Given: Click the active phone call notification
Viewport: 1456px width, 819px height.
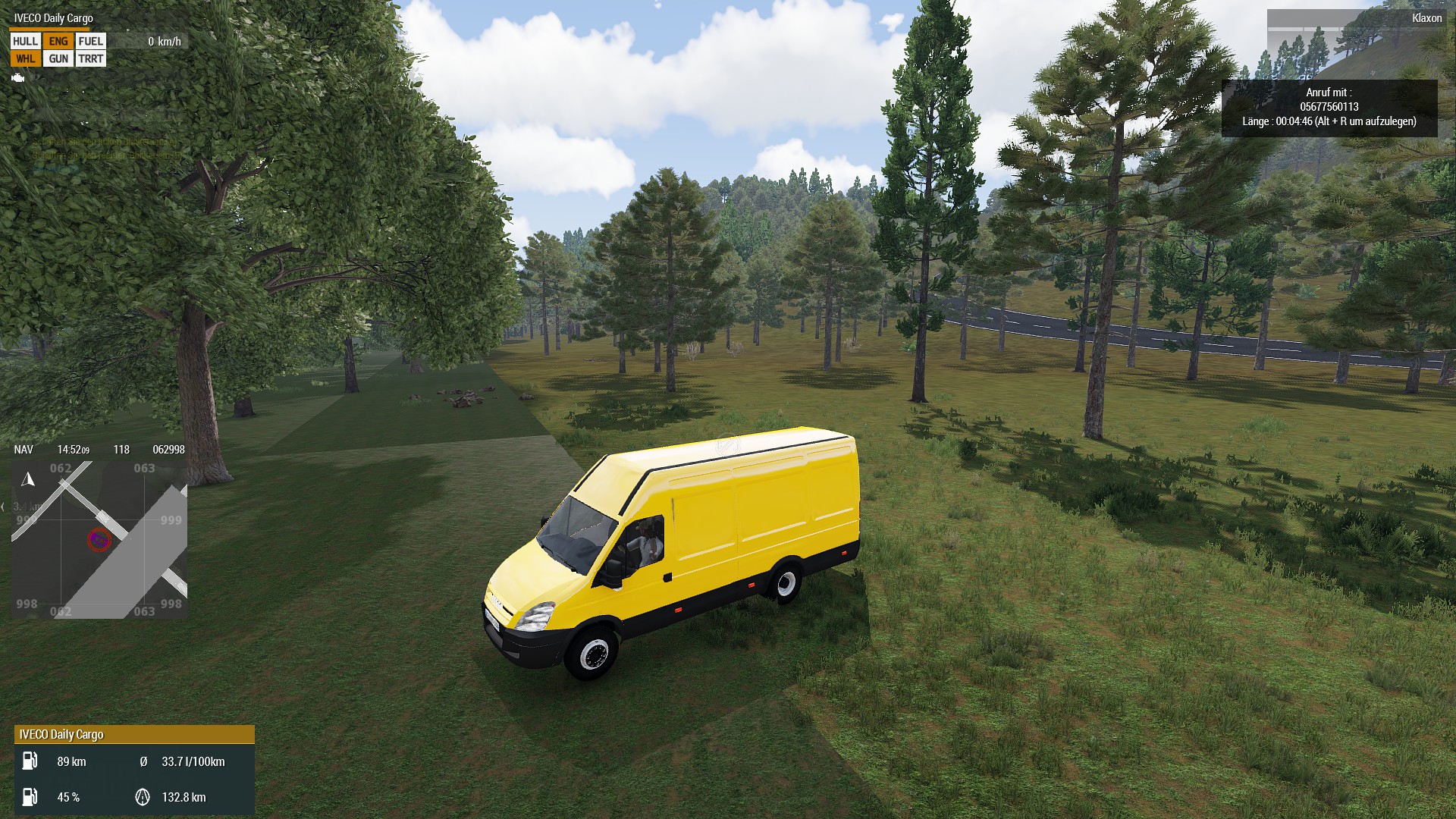Looking at the screenshot, I should [x=1329, y=108].
